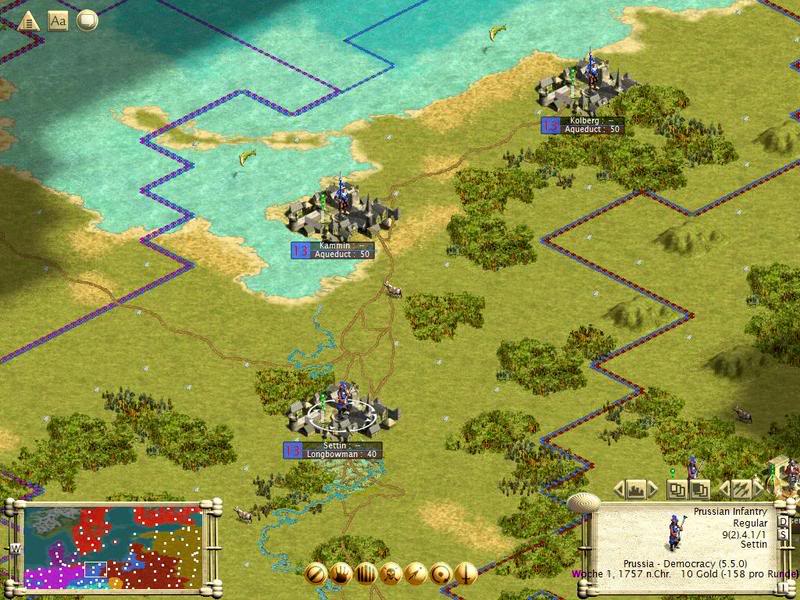Go to previous city arrow
The width and height of the screenshot is (800, 600).
[x=619, y=489]
